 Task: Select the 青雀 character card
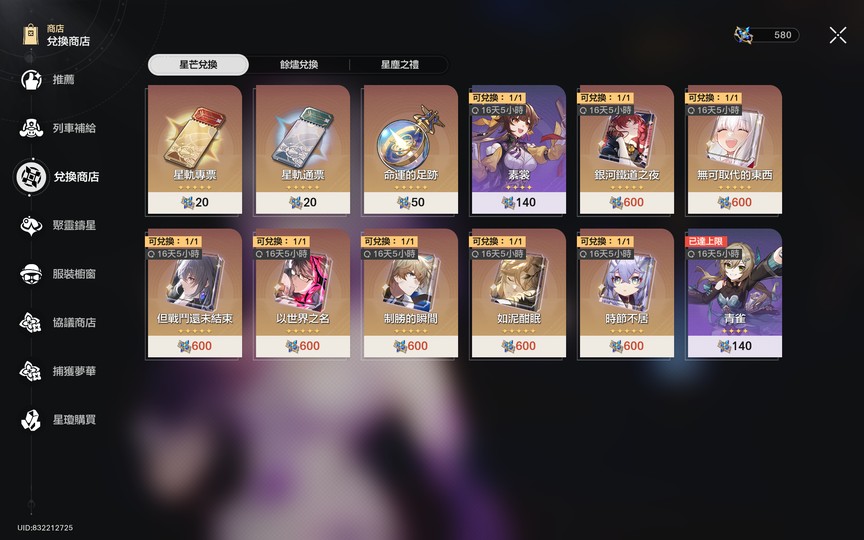pos(734,293)
